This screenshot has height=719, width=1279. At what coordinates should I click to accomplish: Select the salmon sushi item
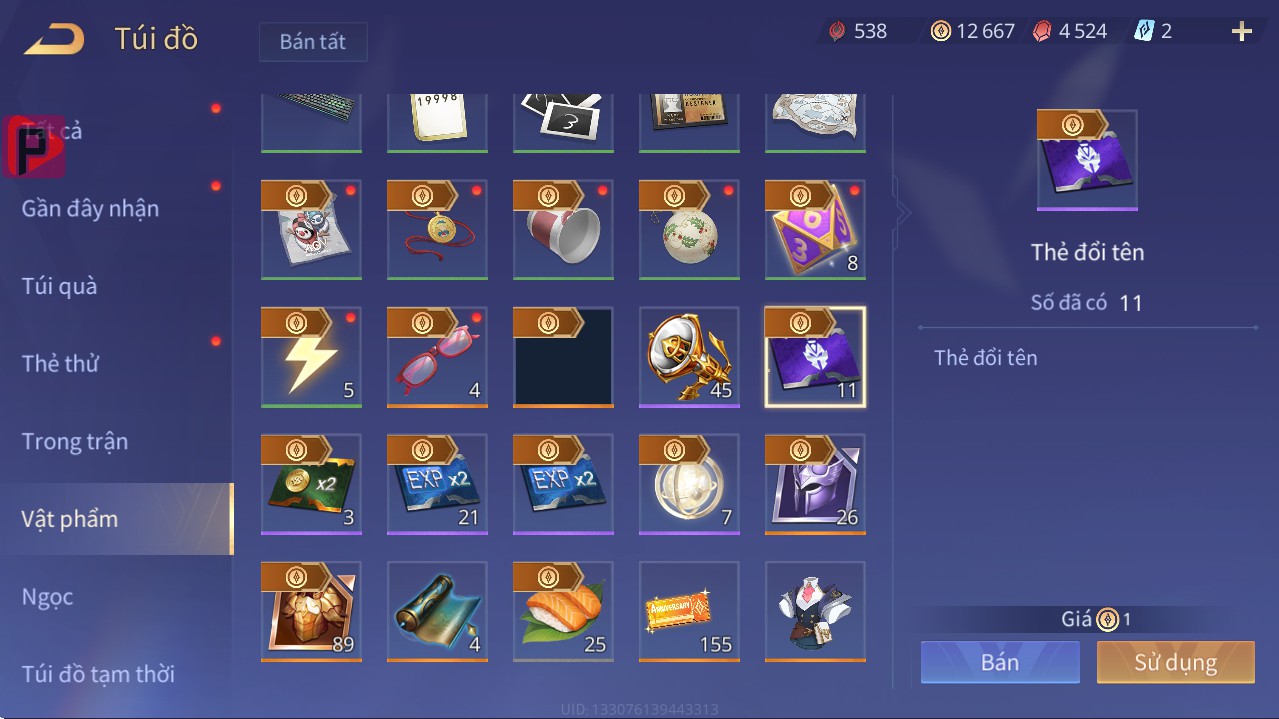[x=563, y=611]
